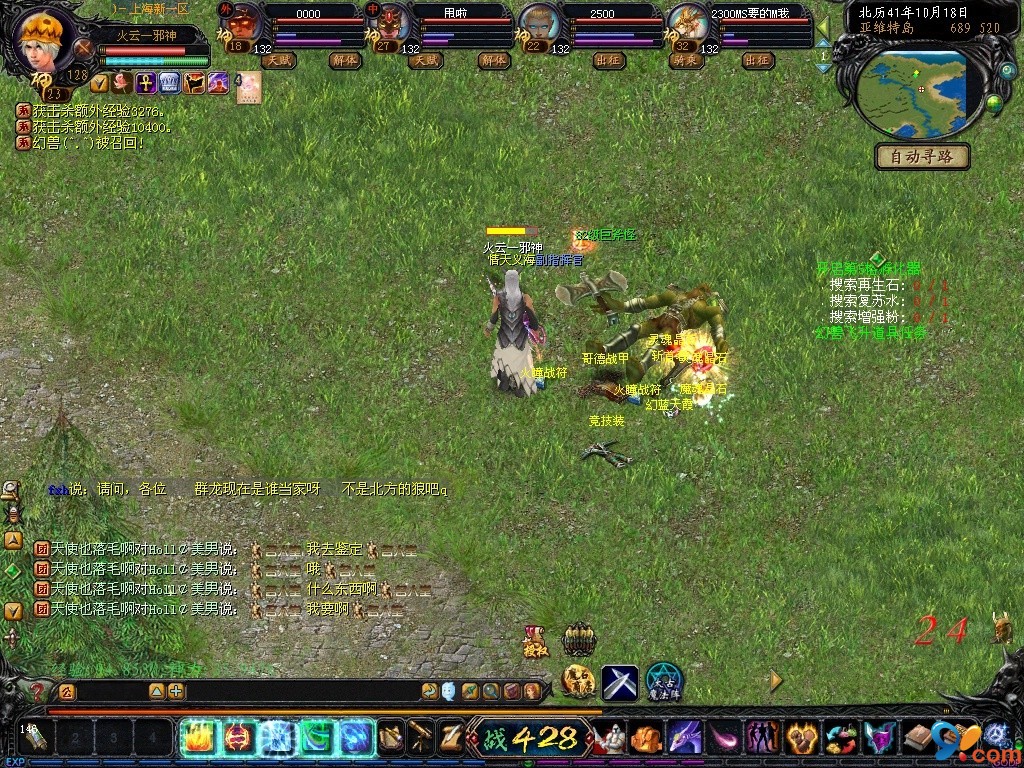1024x768 pixels.
Task: Open the purple dragon menu icon
Action: (x=685, y=738)
